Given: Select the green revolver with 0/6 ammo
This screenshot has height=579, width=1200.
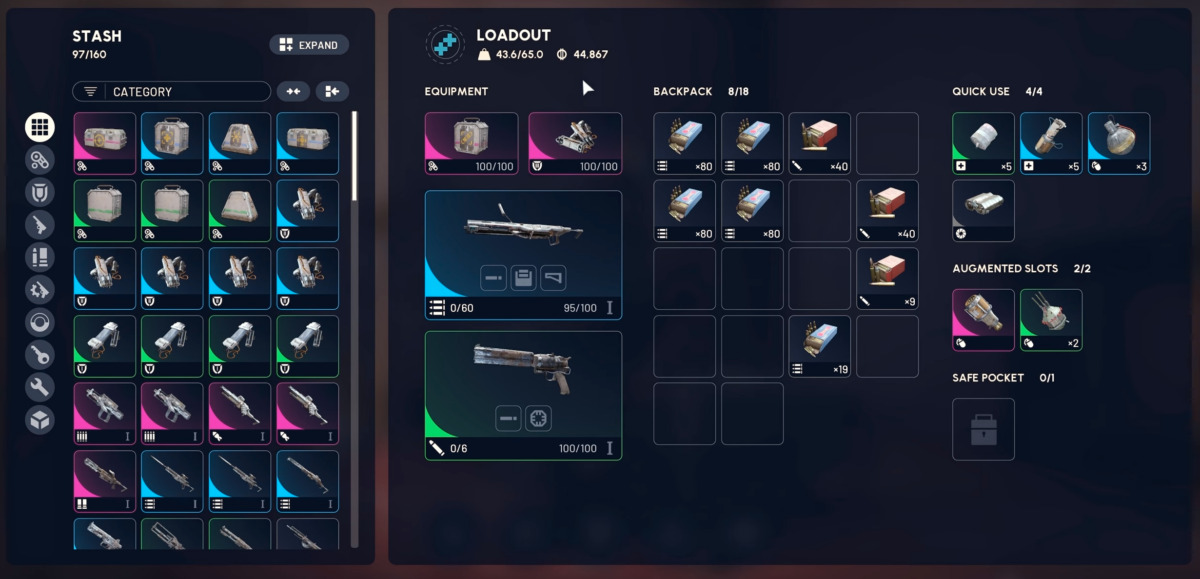Looking at the screenshot, I should [523, 395].
